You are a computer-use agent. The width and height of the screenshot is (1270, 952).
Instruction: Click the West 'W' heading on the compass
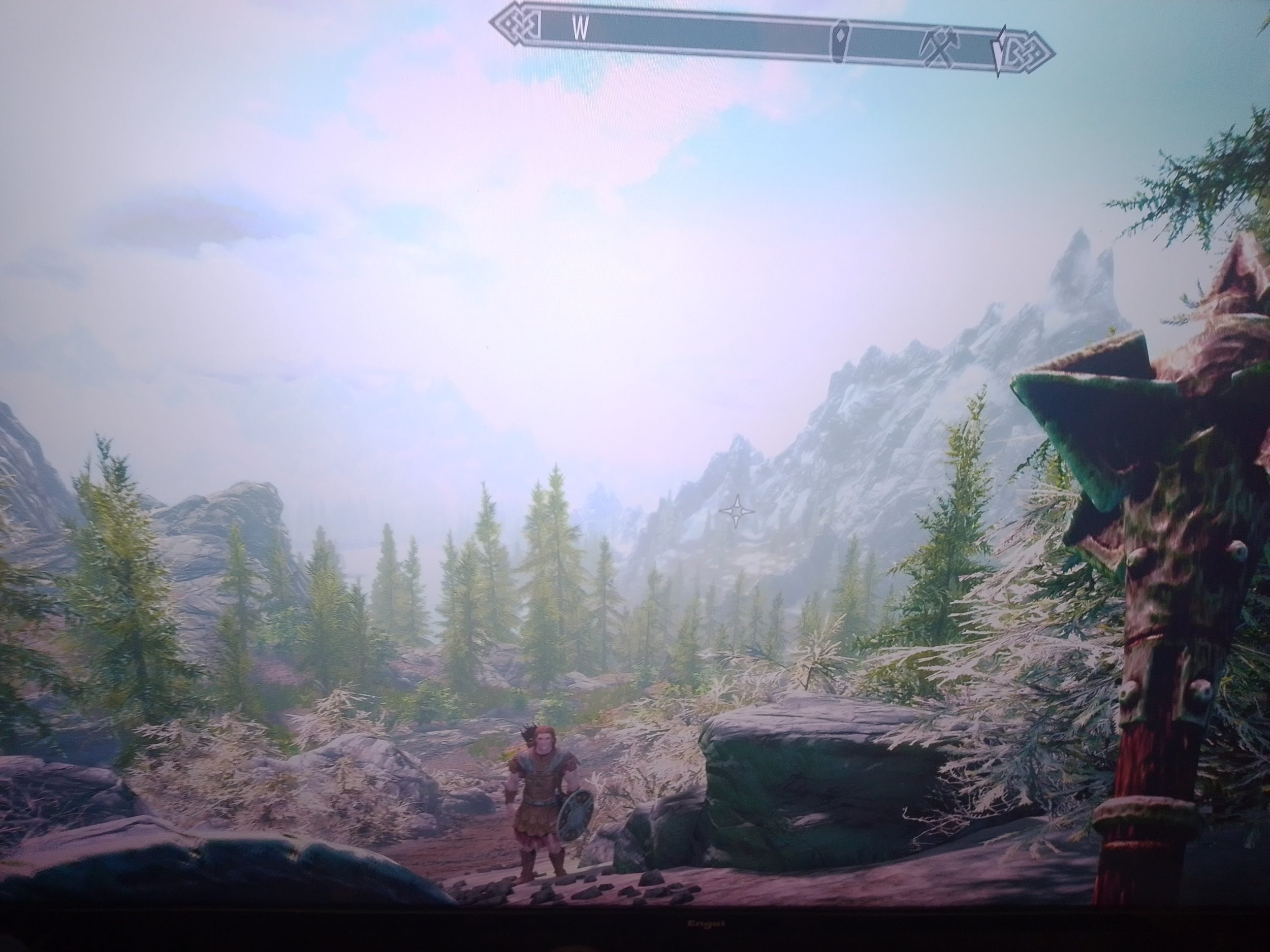click(581, 29)
